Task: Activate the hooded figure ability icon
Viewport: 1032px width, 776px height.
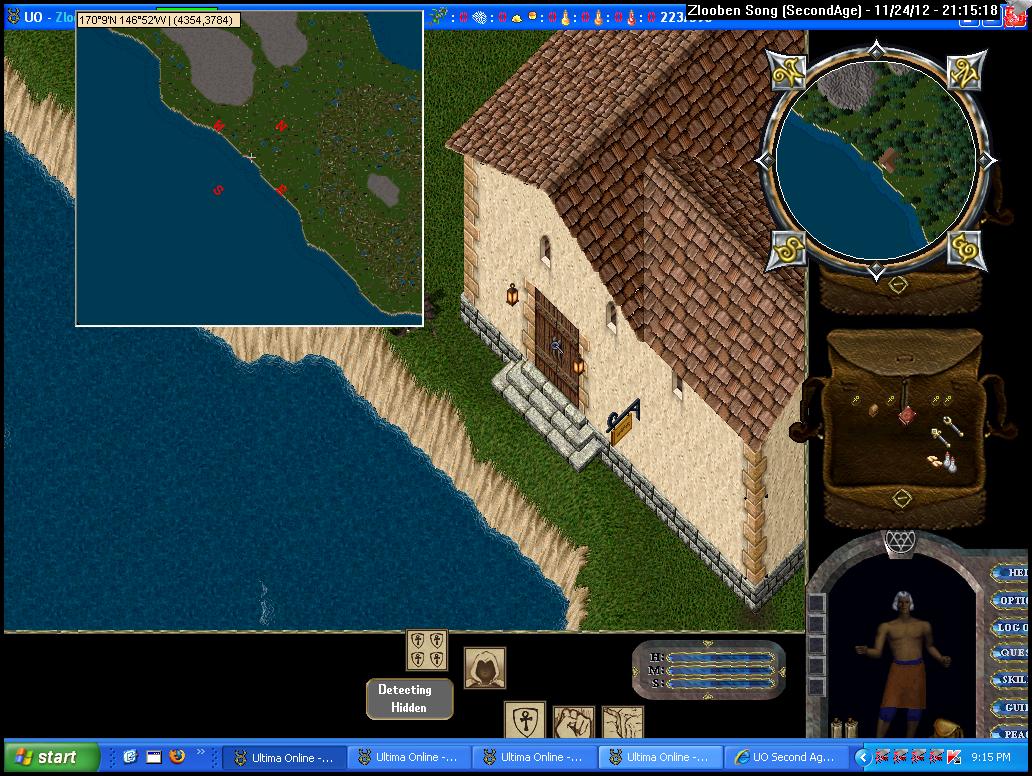Action: coord(485,668)
